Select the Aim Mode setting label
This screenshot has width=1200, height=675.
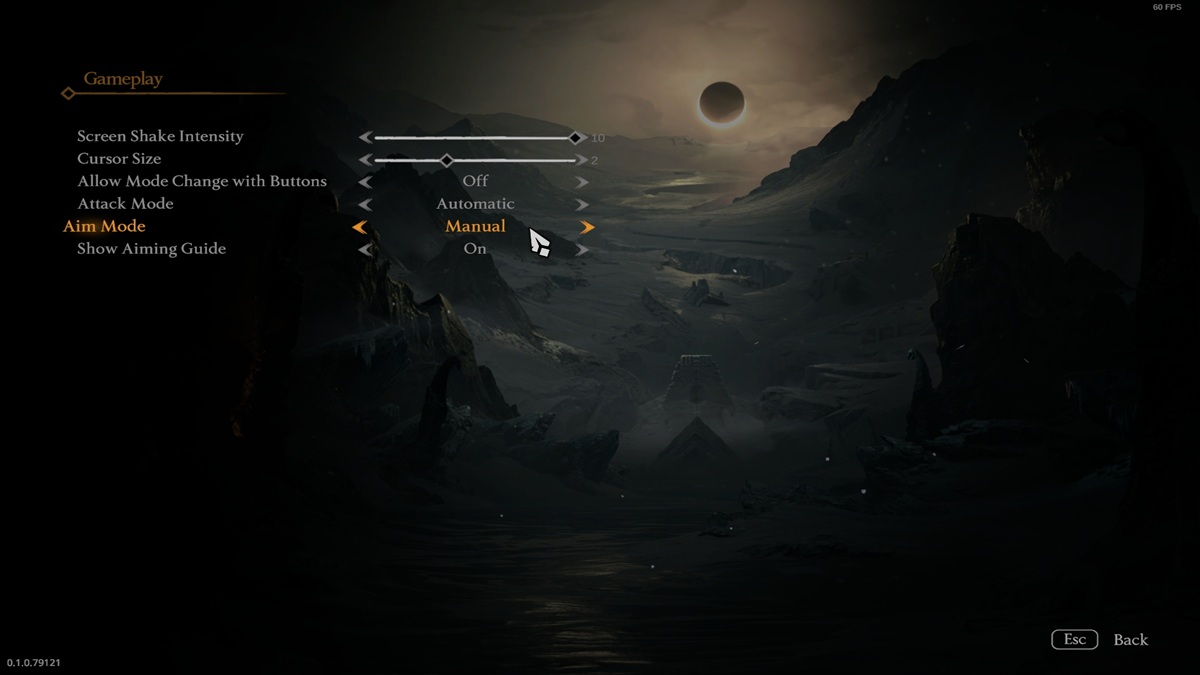pos(104,227)
